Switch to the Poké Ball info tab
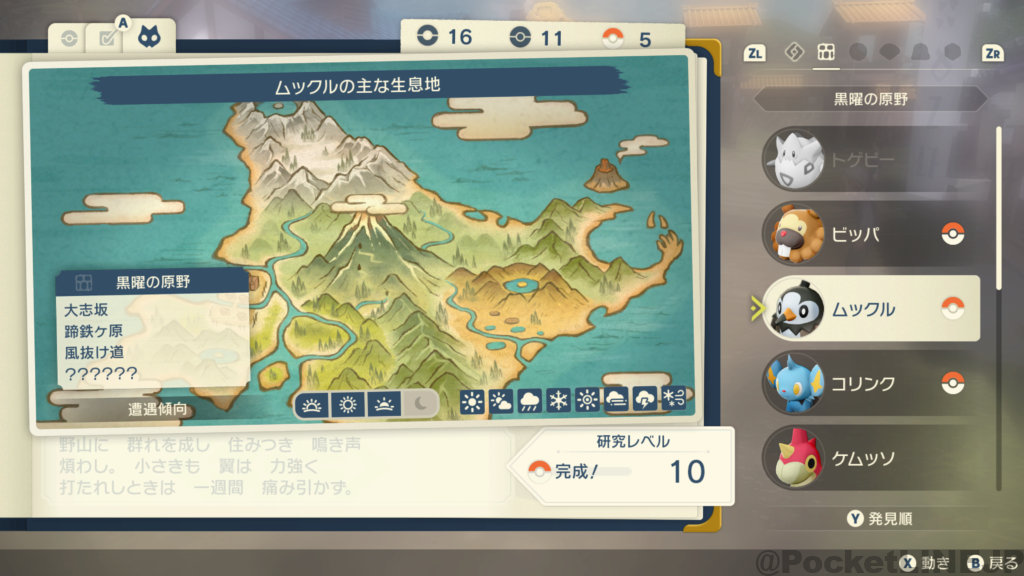The image size is (1024, 576). 68,38
